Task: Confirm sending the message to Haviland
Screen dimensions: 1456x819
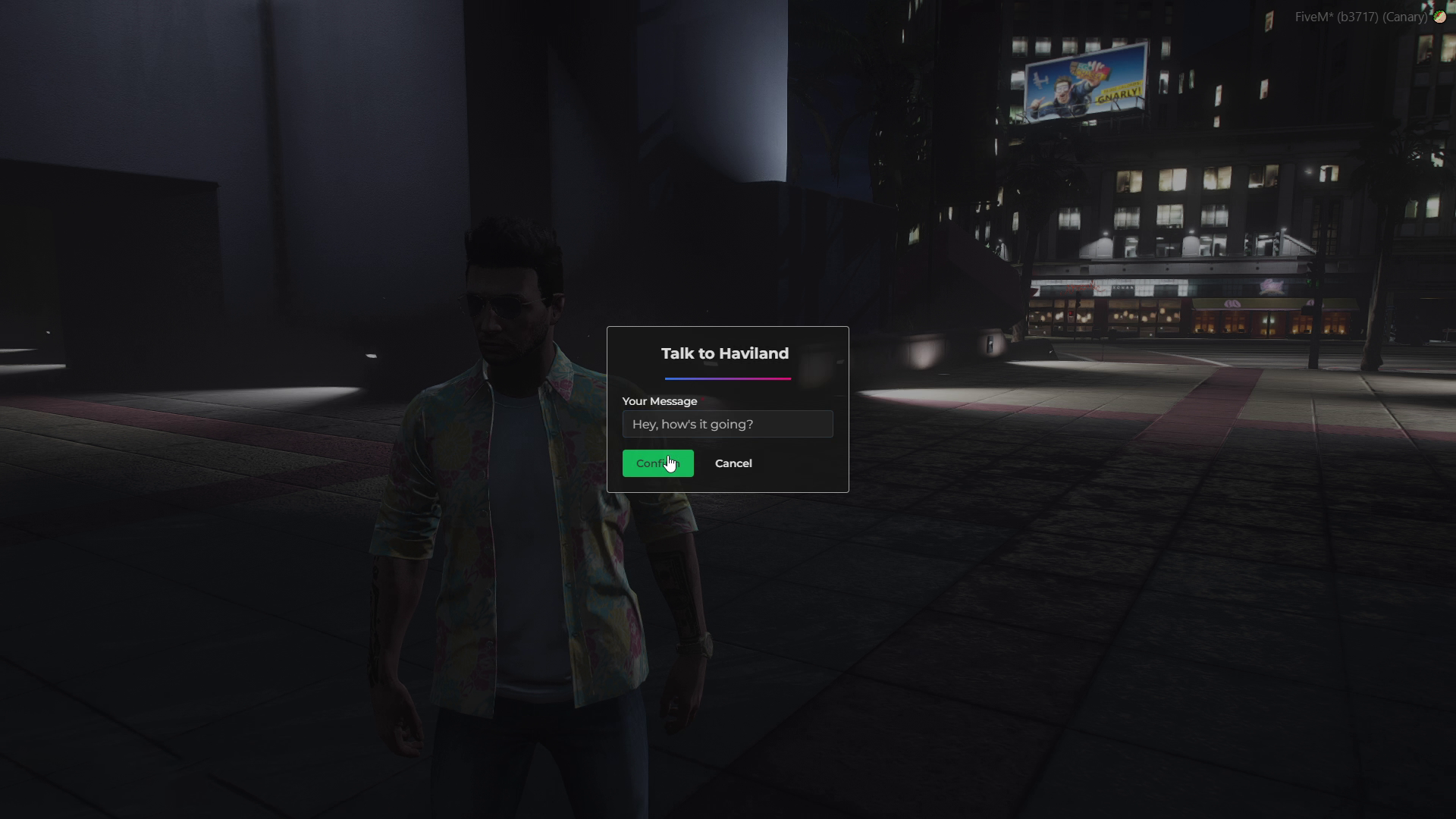Action: [657, 463]
